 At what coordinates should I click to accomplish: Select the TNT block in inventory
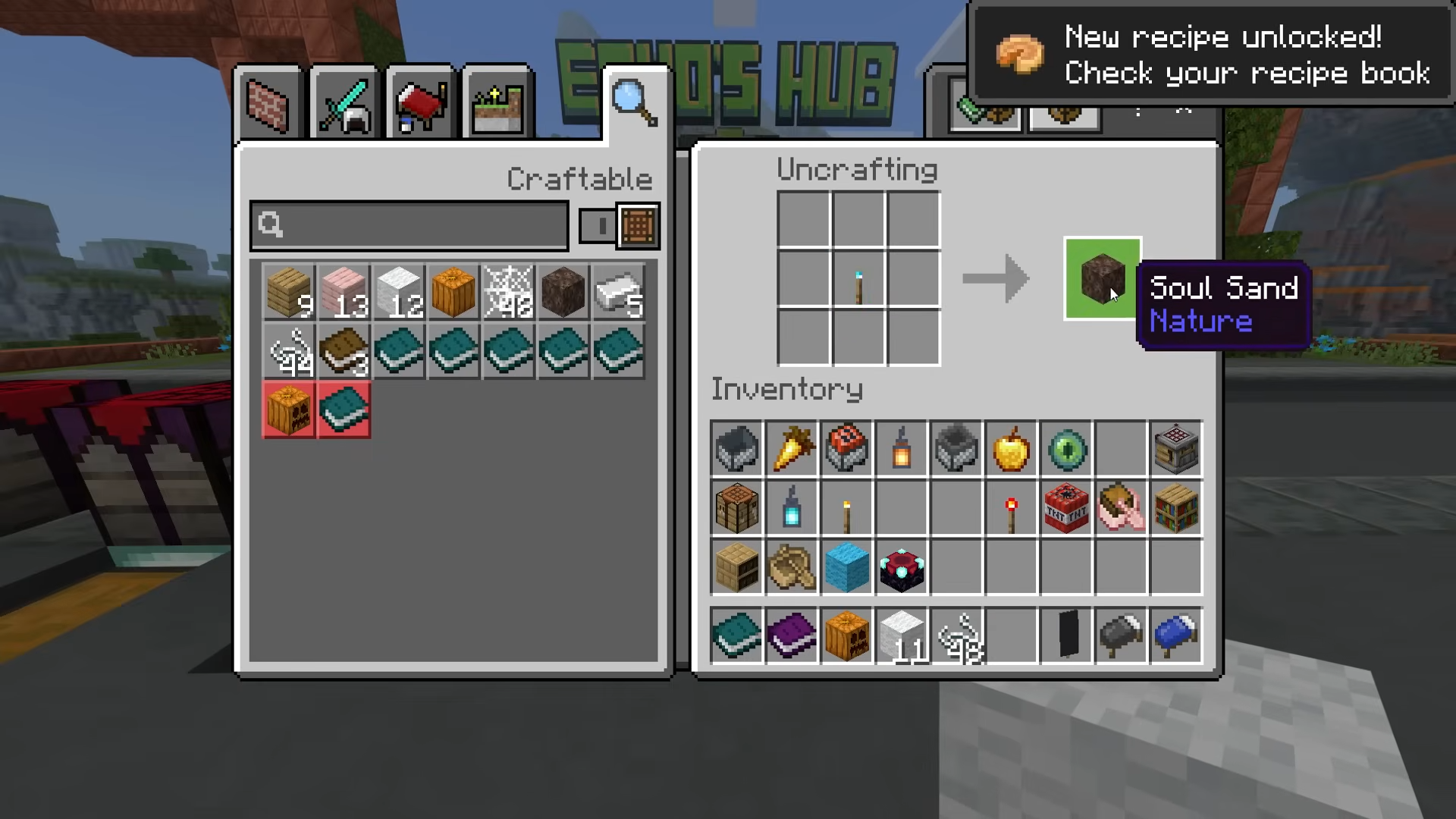[x=1066, y=508]
